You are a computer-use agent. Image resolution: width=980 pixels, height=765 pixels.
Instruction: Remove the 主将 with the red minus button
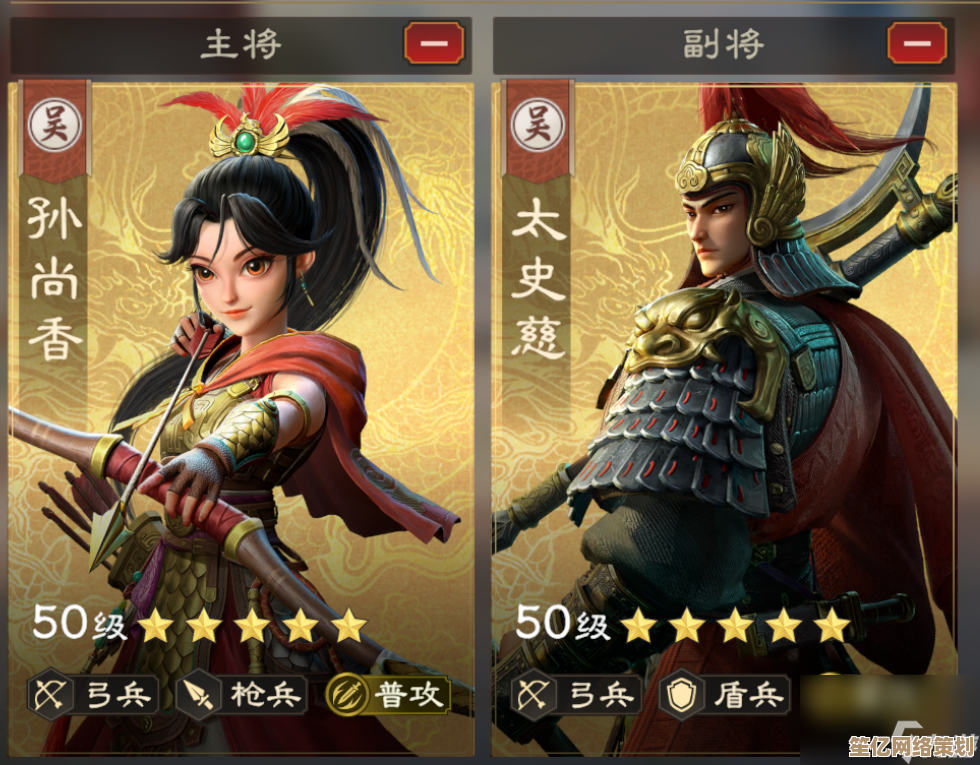coord(434,44)
